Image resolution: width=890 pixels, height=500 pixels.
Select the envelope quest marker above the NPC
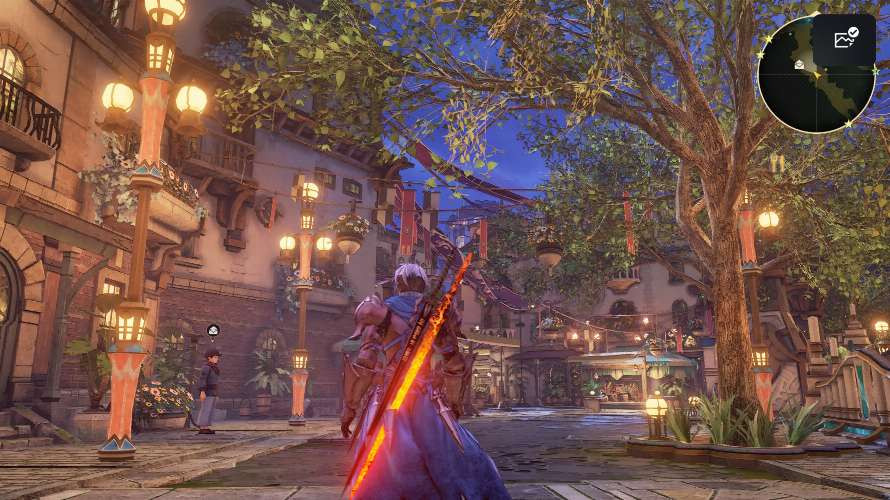coord(213,330)
